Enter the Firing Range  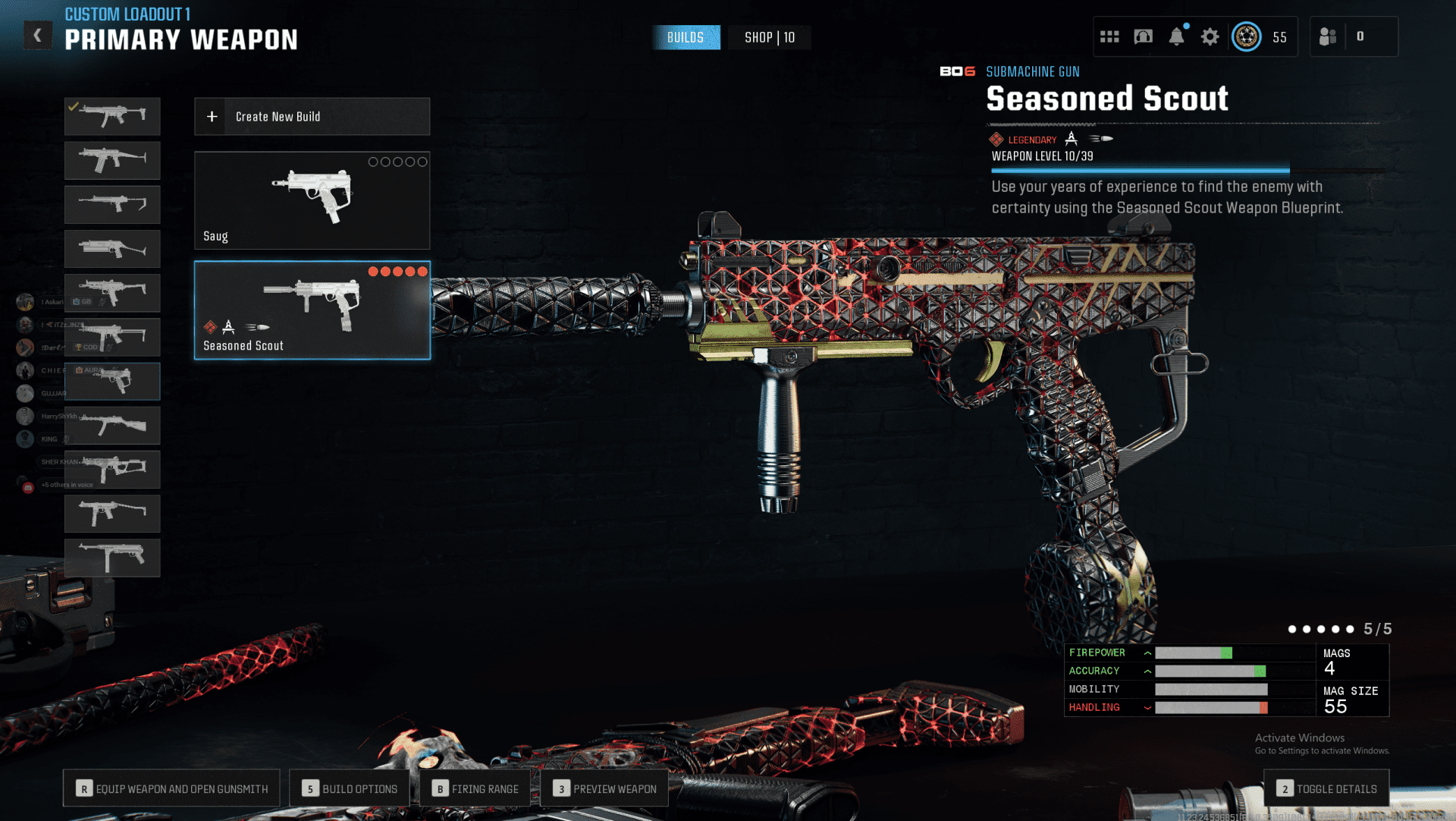475,788
